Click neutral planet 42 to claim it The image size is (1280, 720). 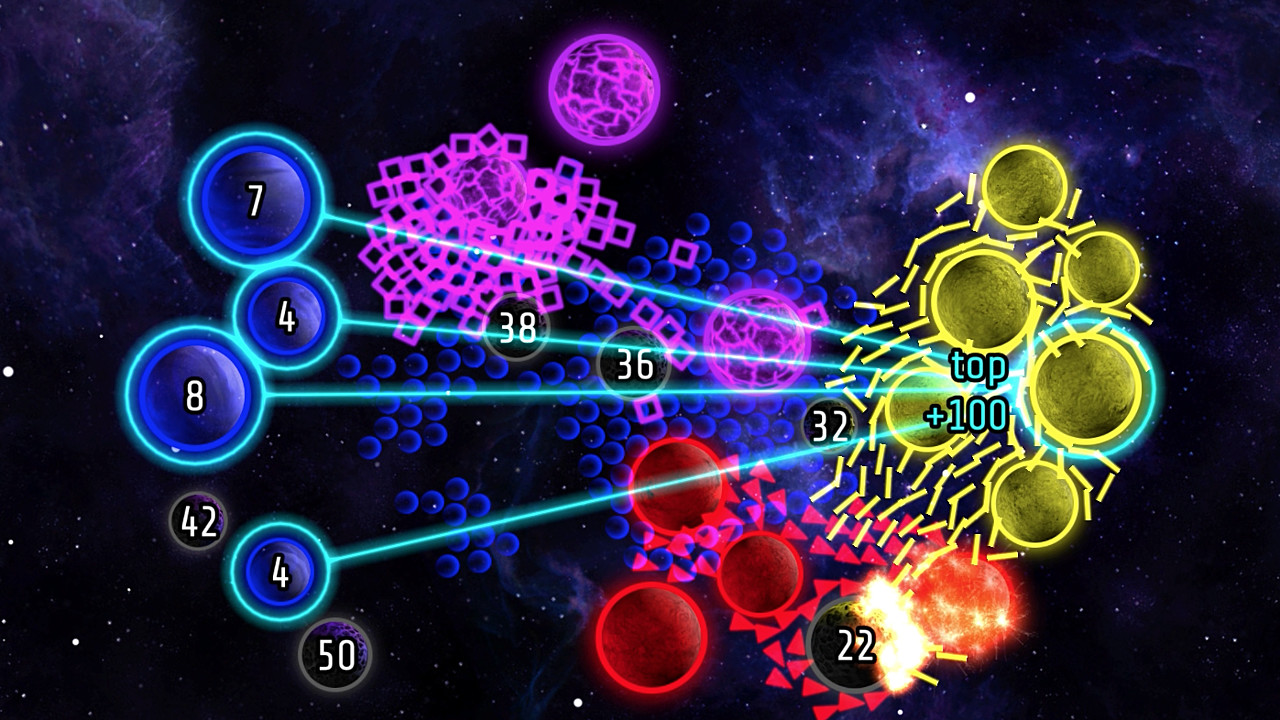click(197, 519)
